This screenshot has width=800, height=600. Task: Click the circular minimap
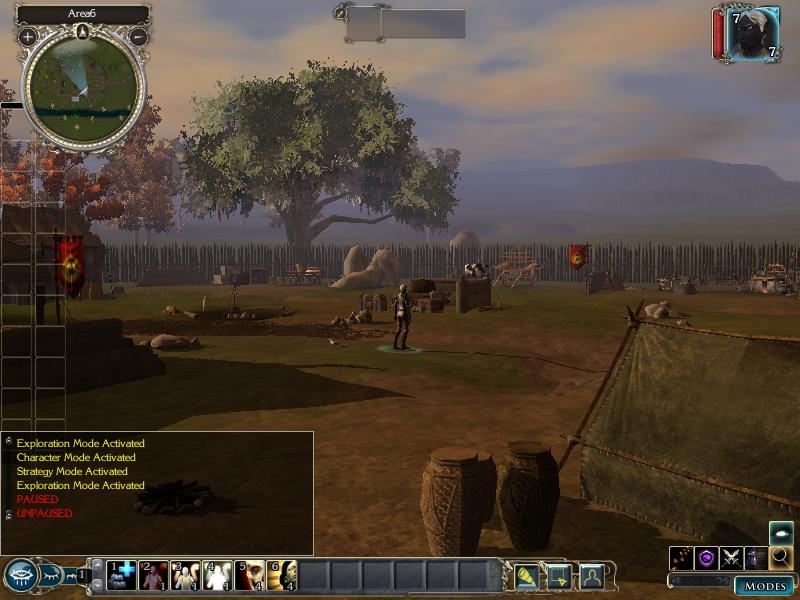[83, 89]
